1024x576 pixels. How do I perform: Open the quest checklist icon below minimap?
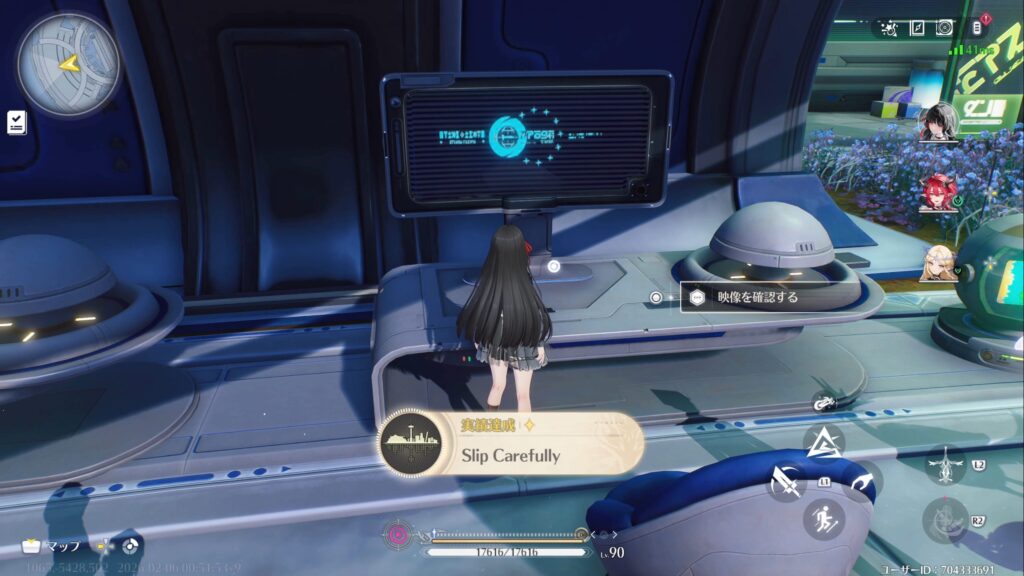(16, 121)
